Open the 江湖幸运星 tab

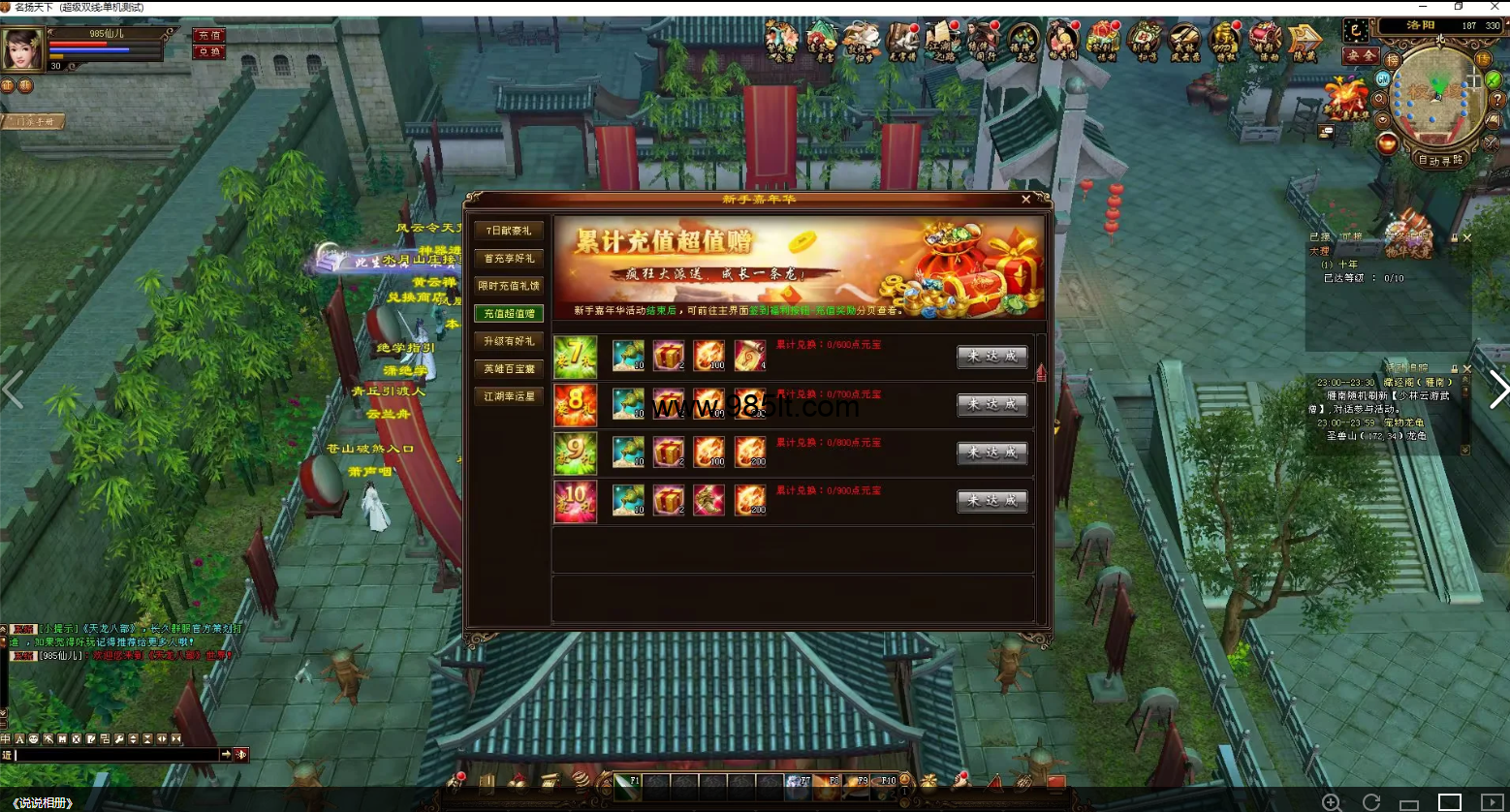click(509, 396)
